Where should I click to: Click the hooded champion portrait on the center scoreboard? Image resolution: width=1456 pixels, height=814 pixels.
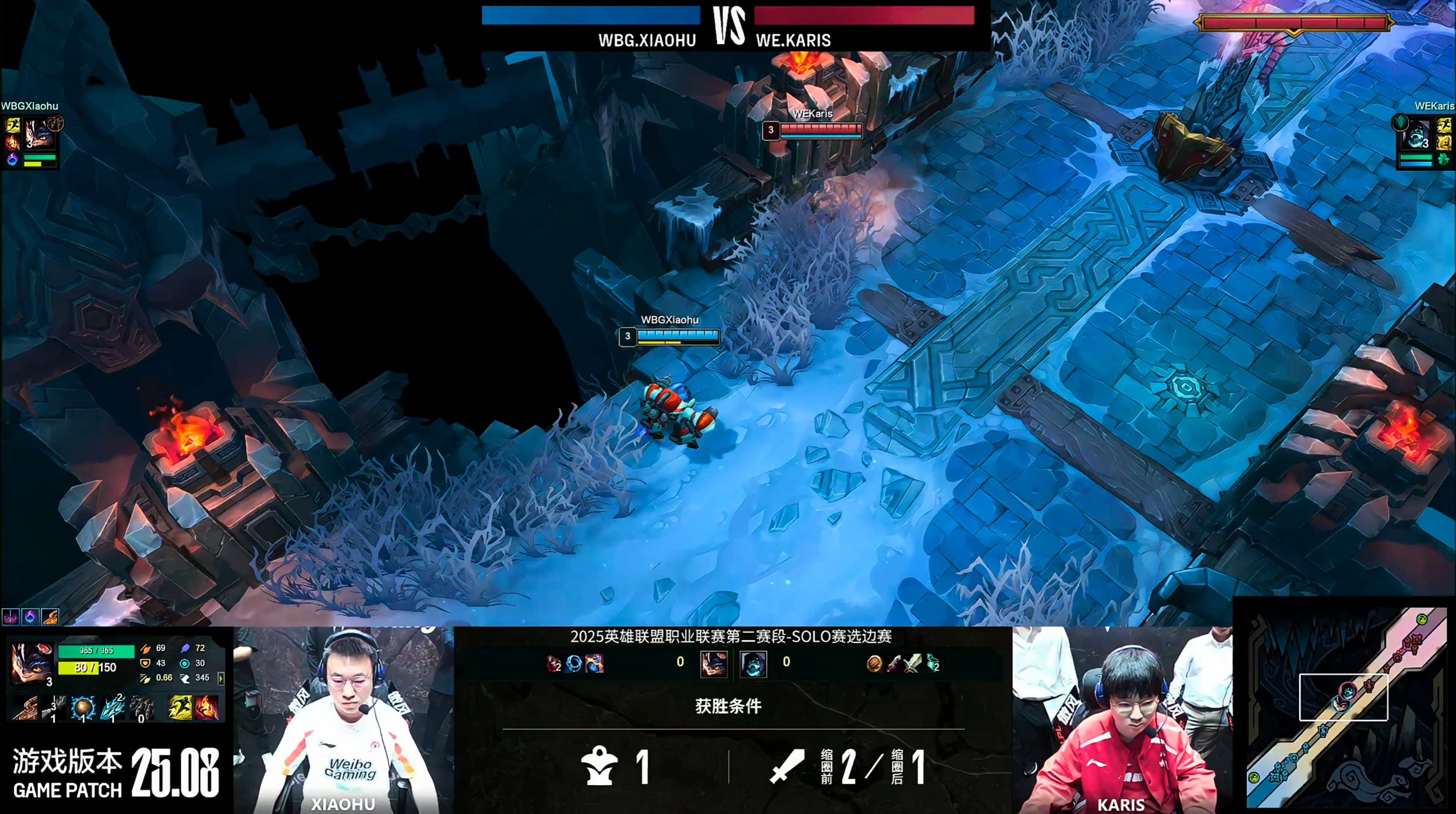point(753,664)
